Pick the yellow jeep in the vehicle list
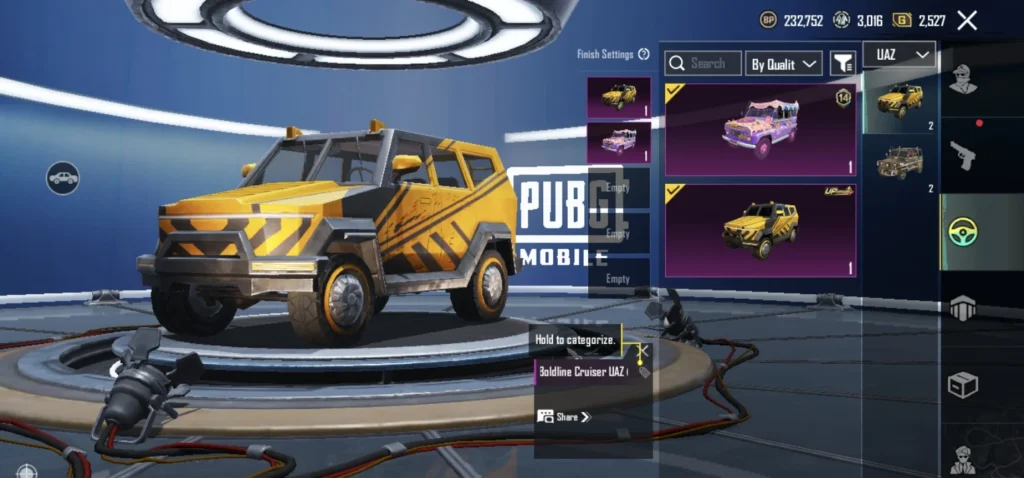 (900, 102)
